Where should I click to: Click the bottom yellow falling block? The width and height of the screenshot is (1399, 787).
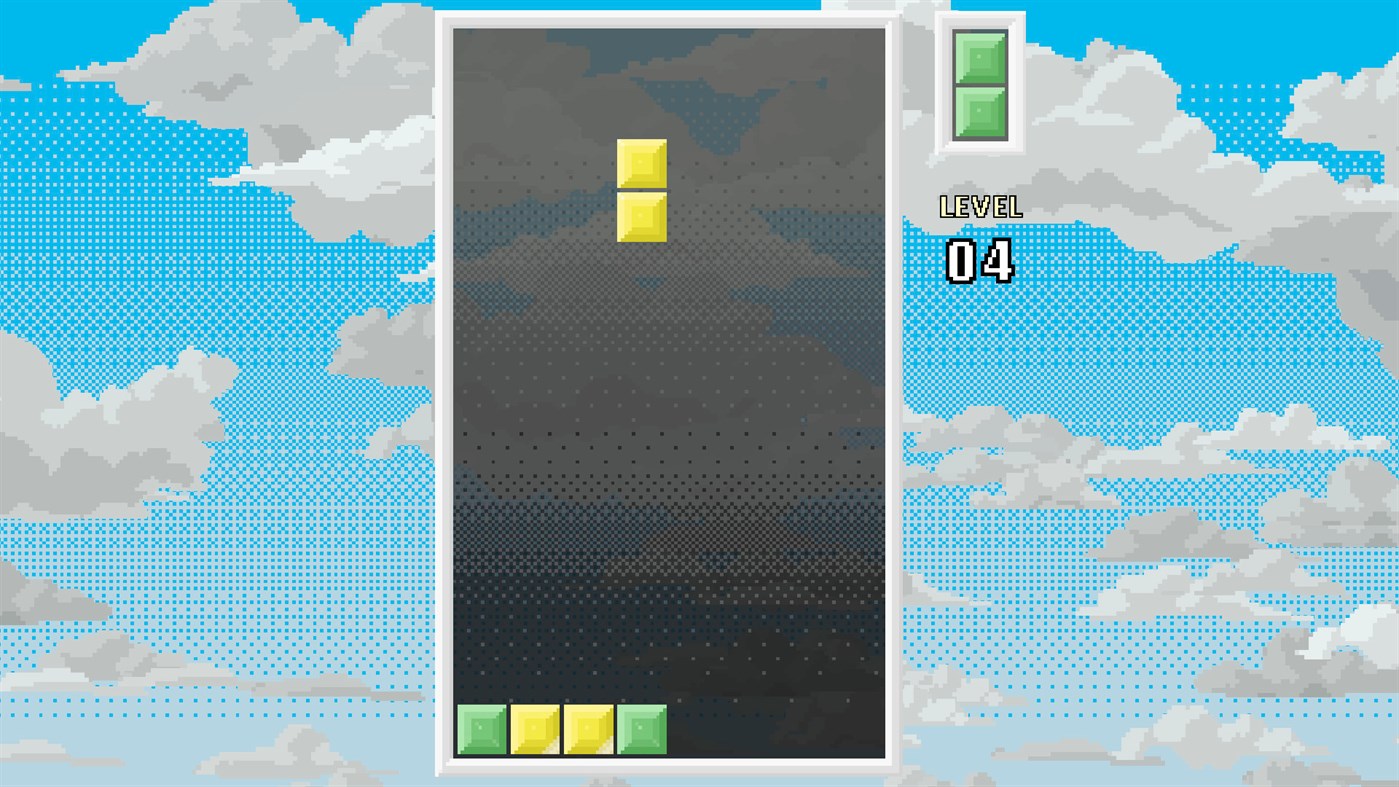641,215
